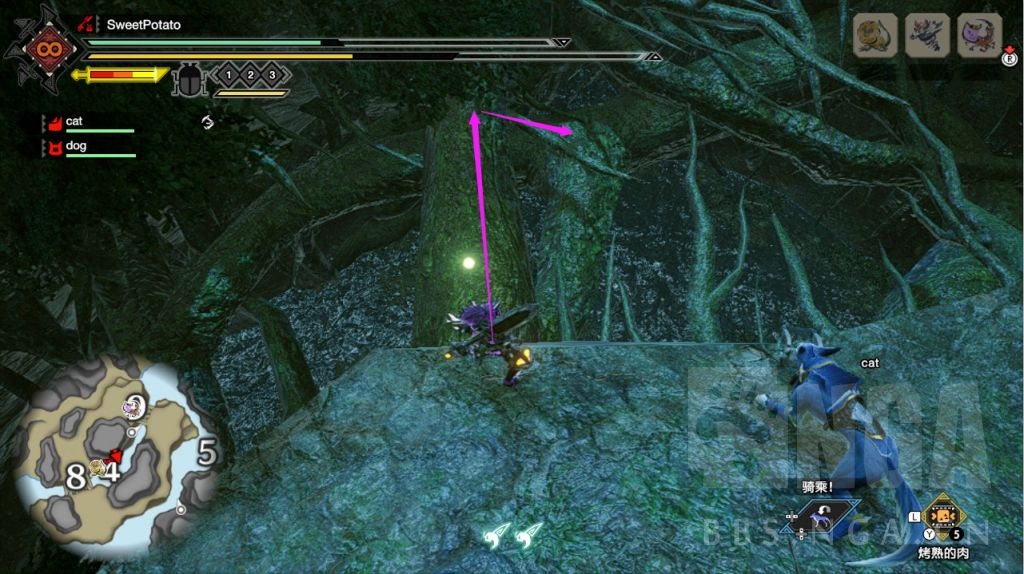Click the yellow monster marker on minimap
Viewport: 1024px width, 574px height.
tap(97, 467)
